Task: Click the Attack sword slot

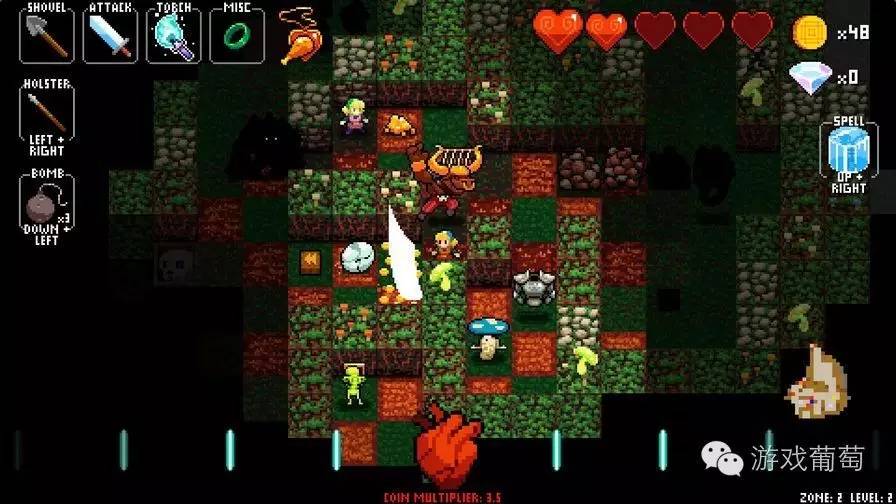Action: click(x=111, y=34)
